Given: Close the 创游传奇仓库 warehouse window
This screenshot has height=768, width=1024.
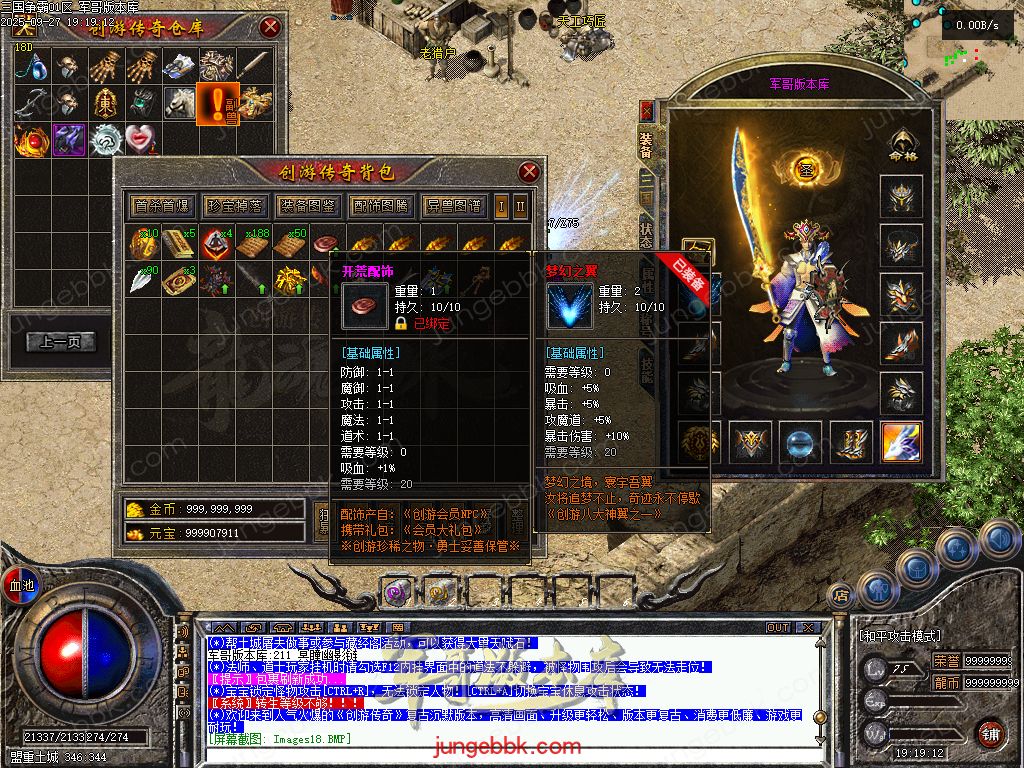Looking at the screenshot, I should 270,27.
